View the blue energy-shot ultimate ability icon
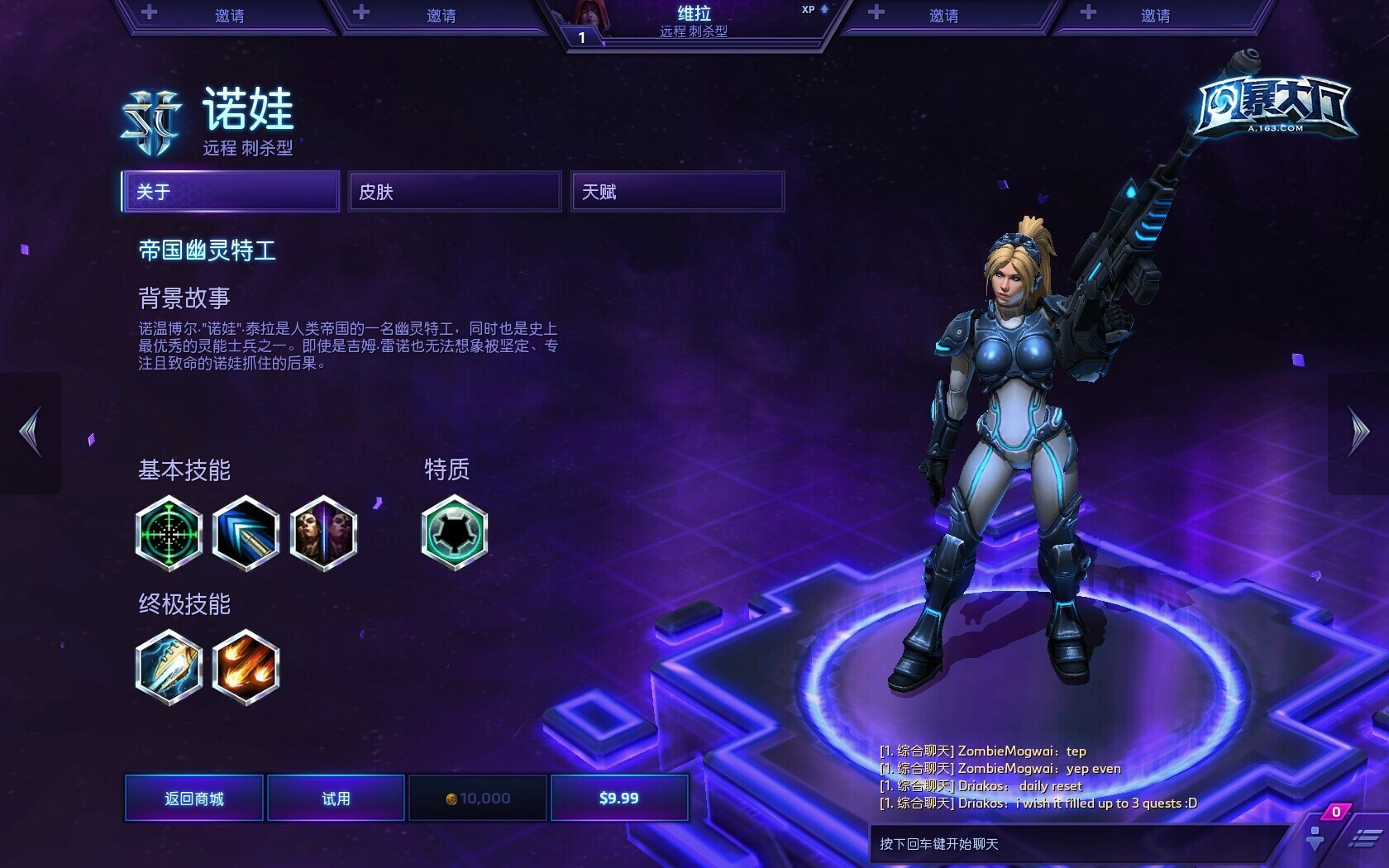 coord(169,667)
